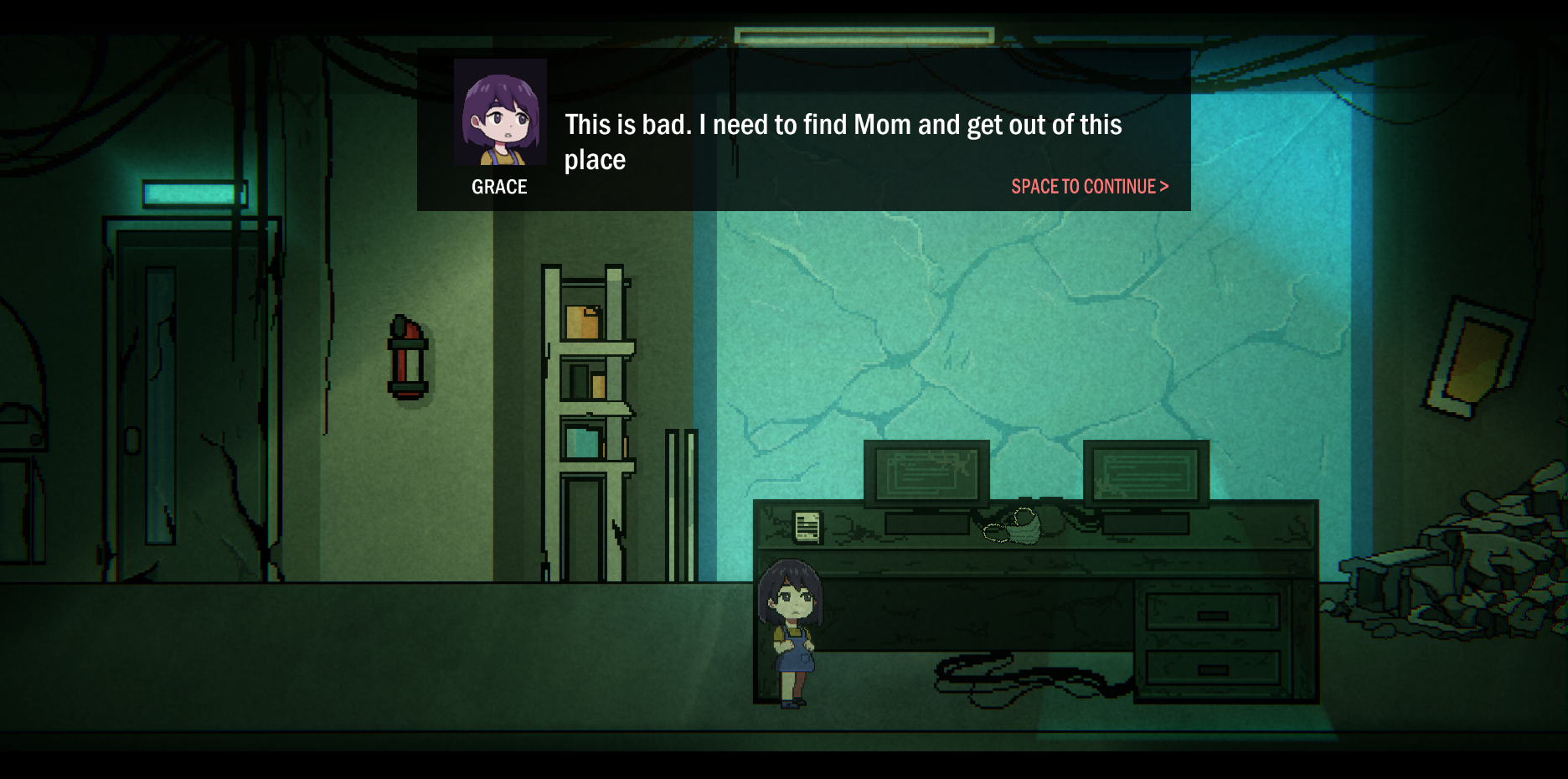Click Grace's character portrait in the dialogue box
This screenshot has height=779, width=1568.
point(499,114)
